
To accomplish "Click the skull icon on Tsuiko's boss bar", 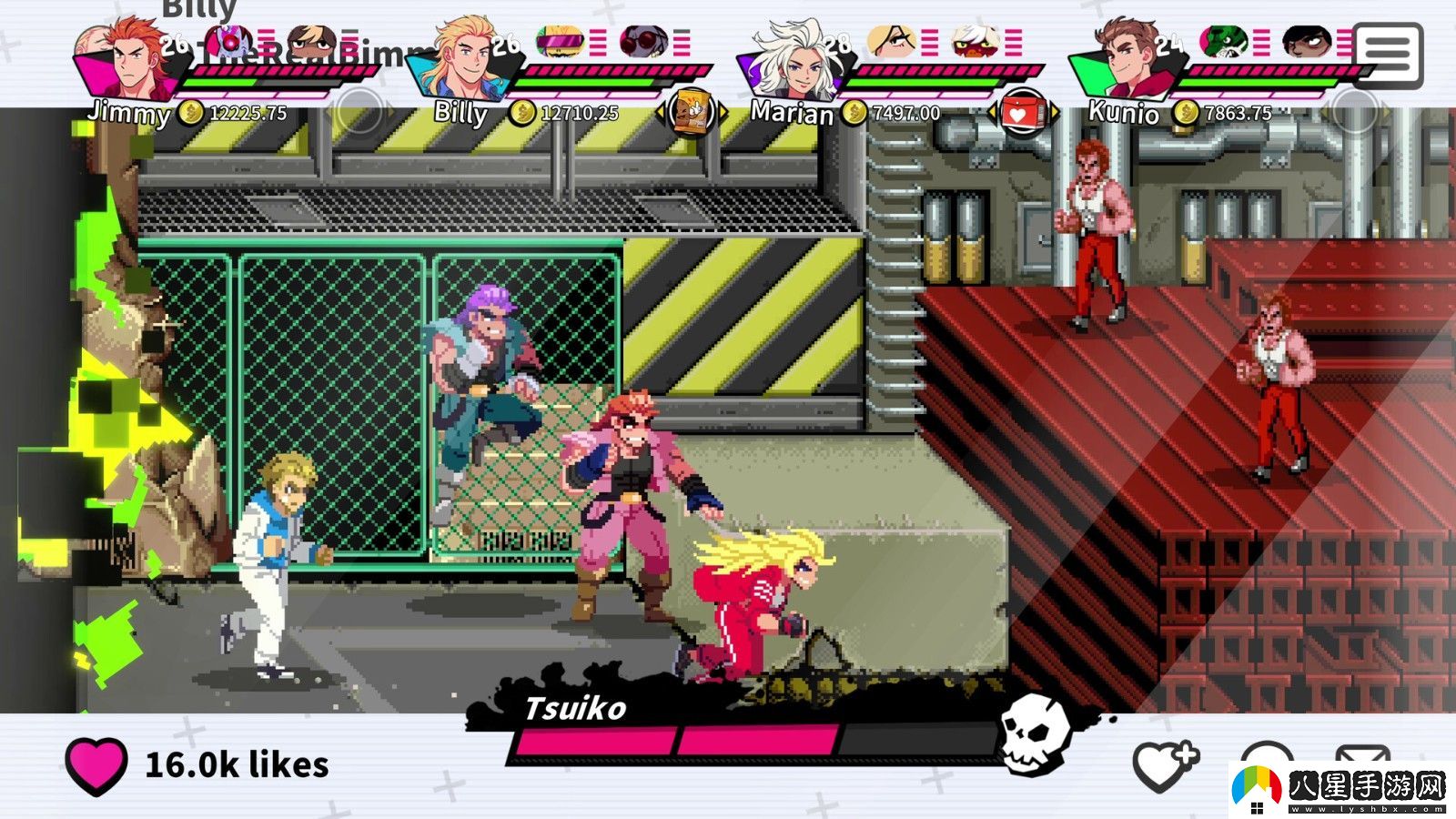I will click(x=1033, y=733).
